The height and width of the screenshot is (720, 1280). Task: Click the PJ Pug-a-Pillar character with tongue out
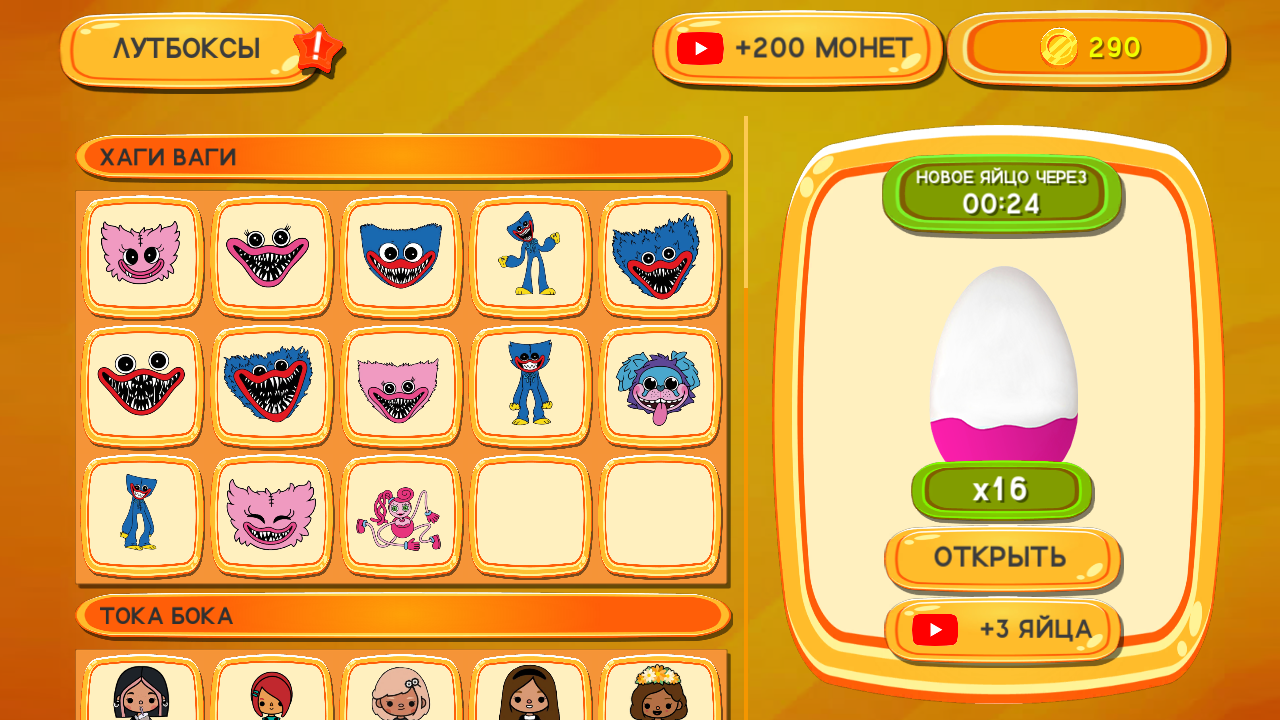point(661,387)
